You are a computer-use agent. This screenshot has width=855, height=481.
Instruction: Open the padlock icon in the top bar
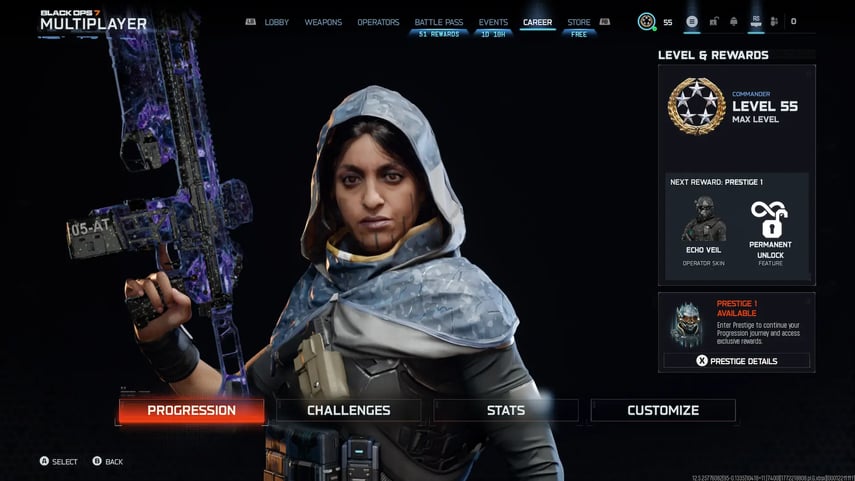click(713, 22)
